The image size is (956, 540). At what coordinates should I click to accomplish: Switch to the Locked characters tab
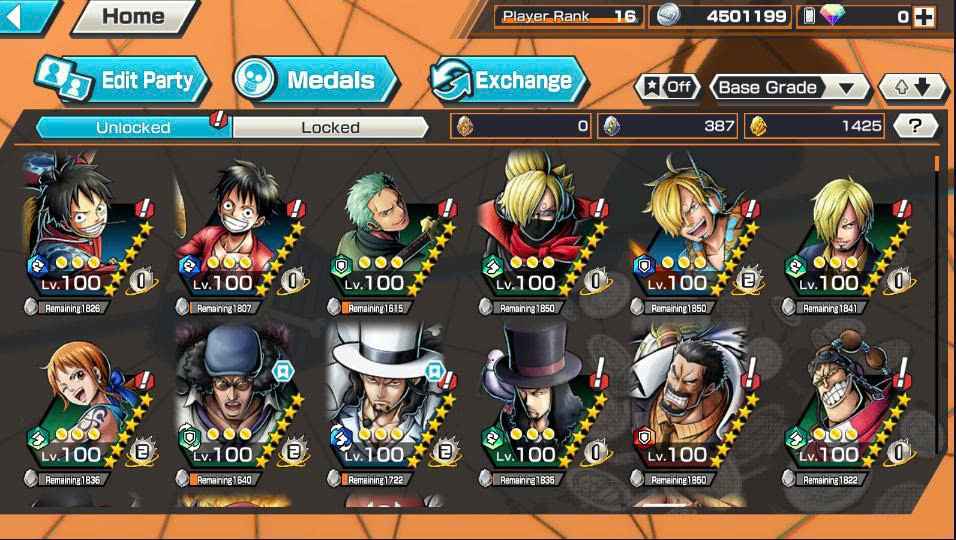point(330,127)
